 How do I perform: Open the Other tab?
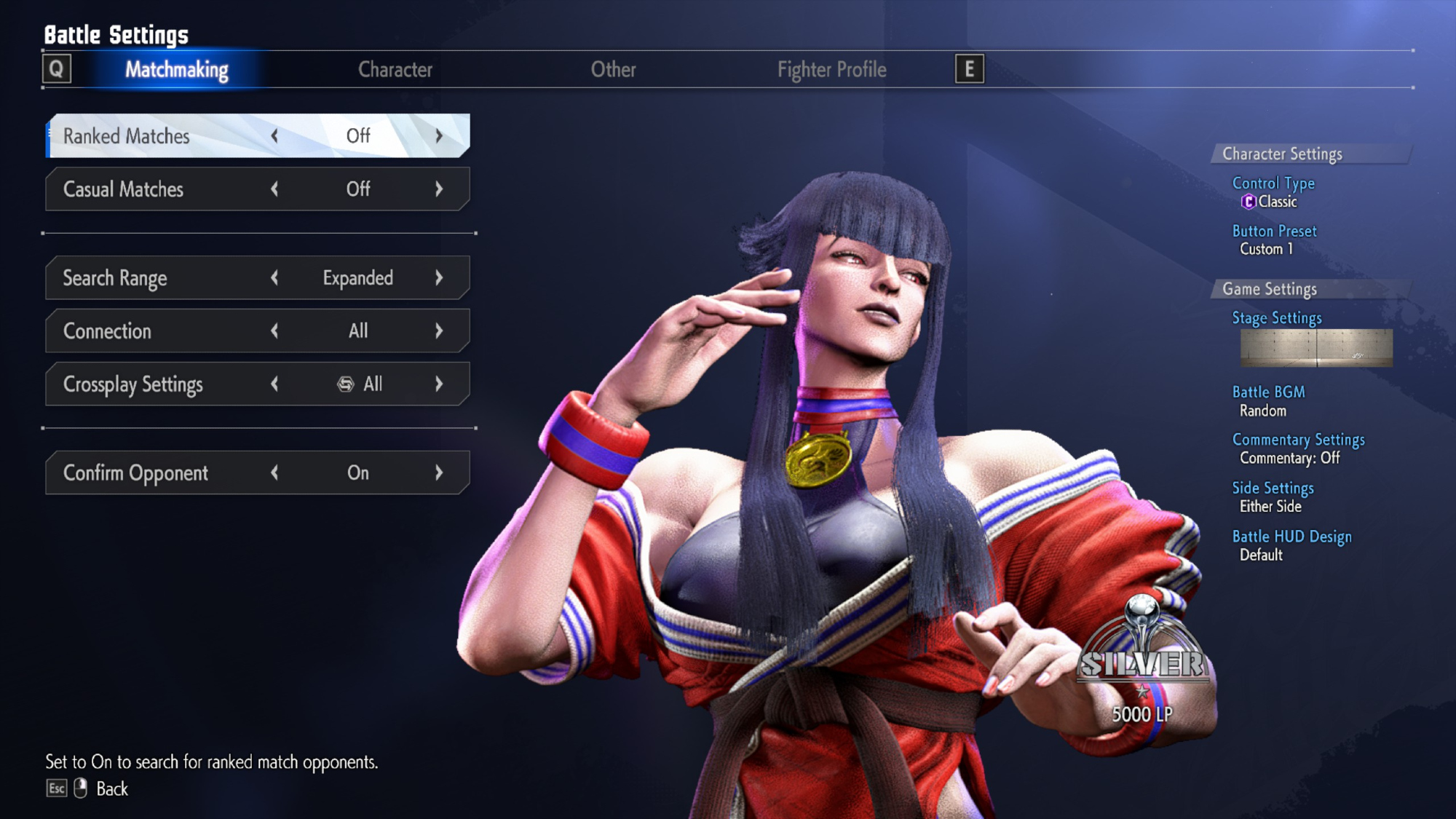(613, 70)
